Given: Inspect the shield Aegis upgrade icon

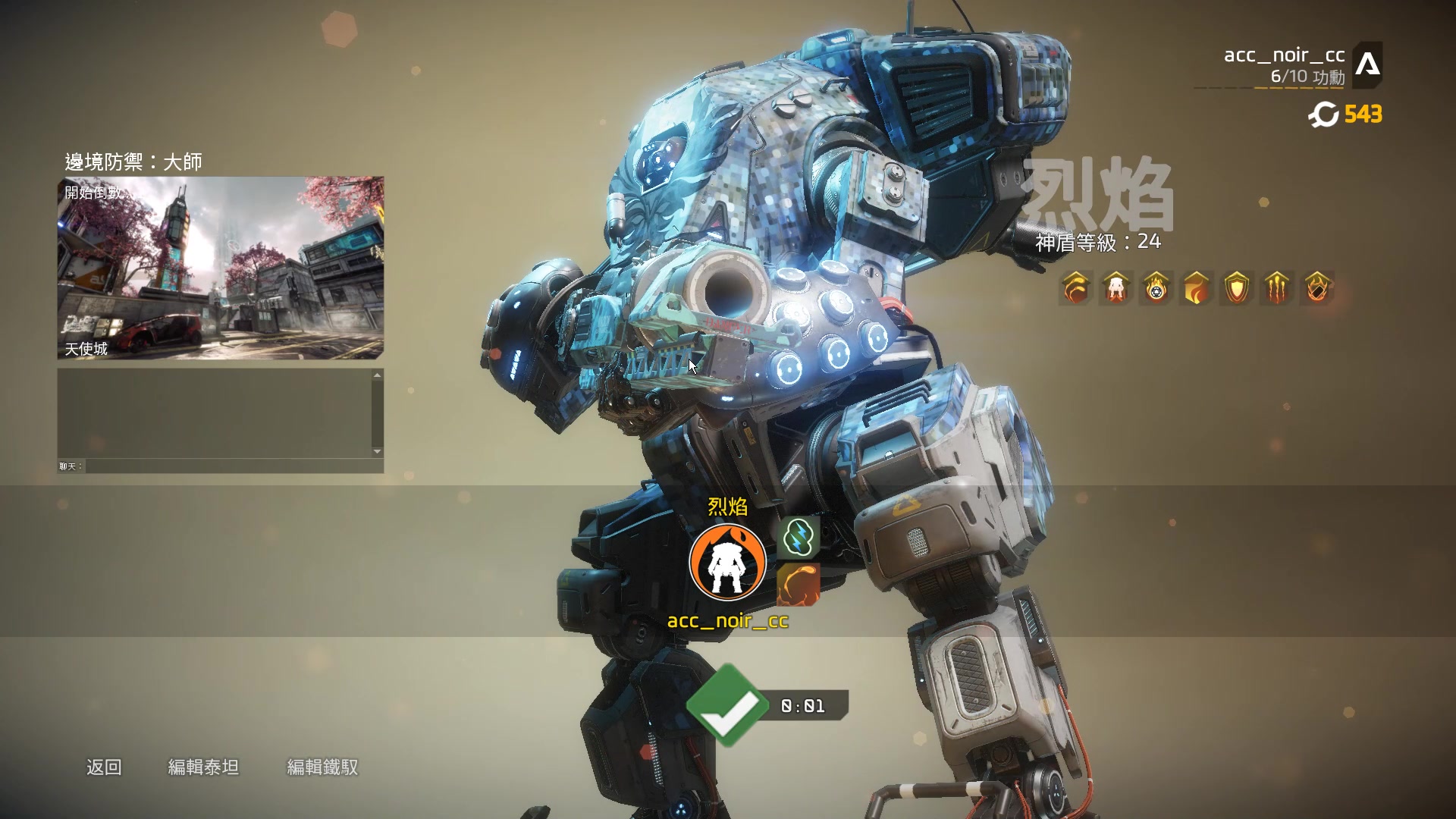Looking at the screenshot, I should (1237, 288).
